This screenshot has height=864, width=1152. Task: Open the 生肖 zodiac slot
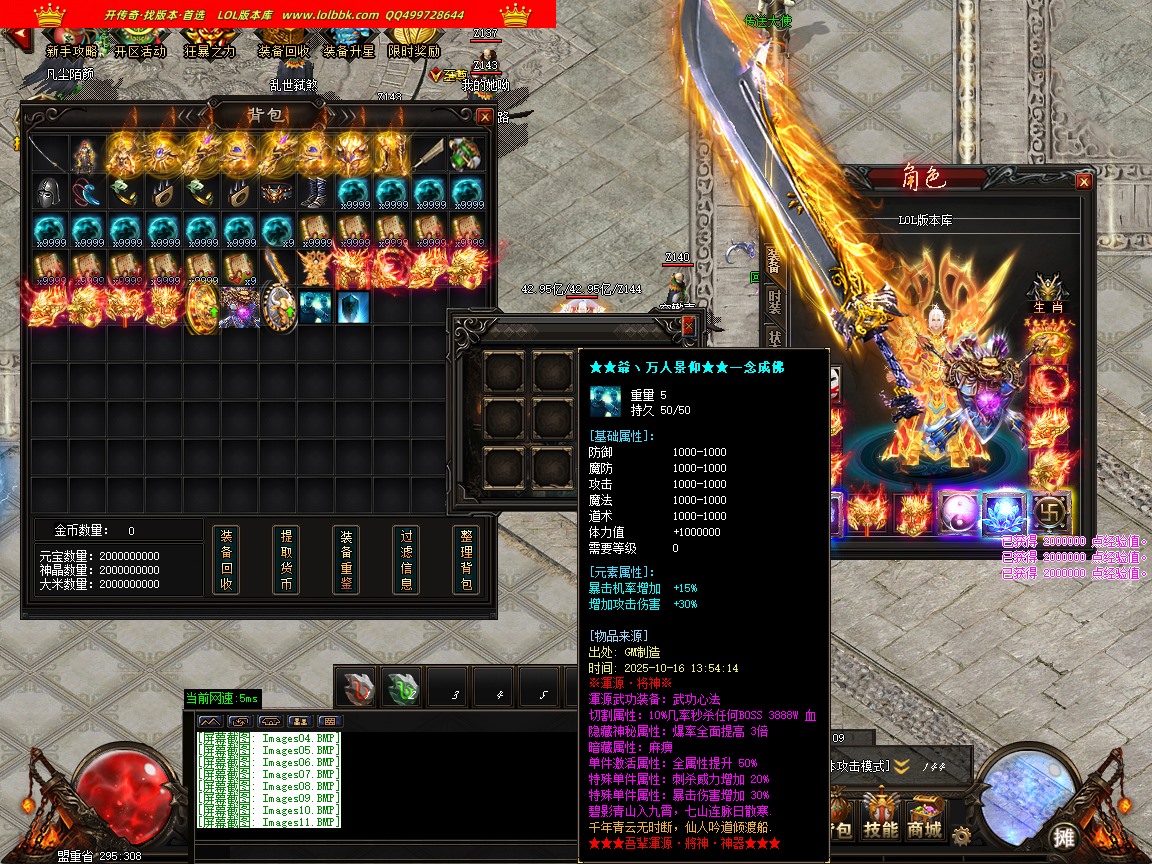pyautogui.click(x=1047, y=290)
